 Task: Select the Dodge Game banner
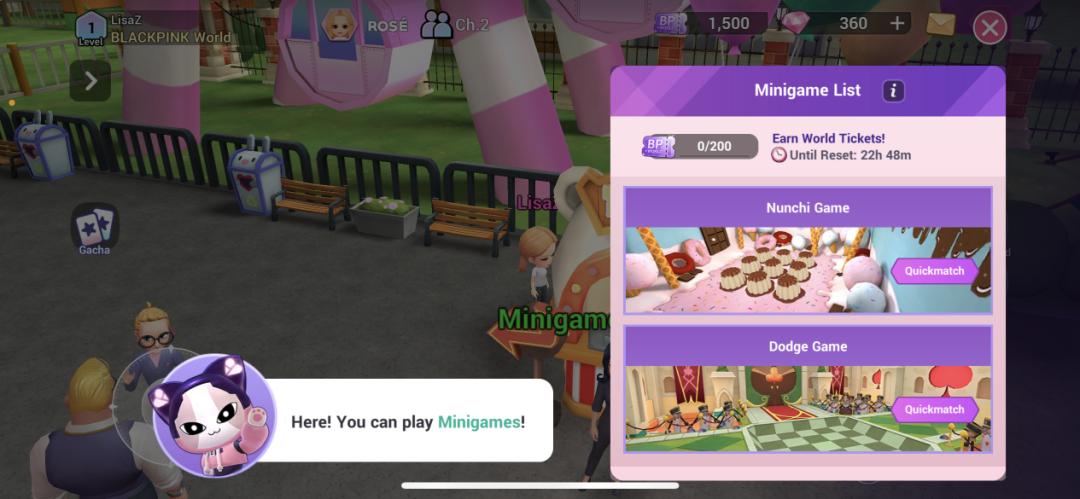[760, 407]
